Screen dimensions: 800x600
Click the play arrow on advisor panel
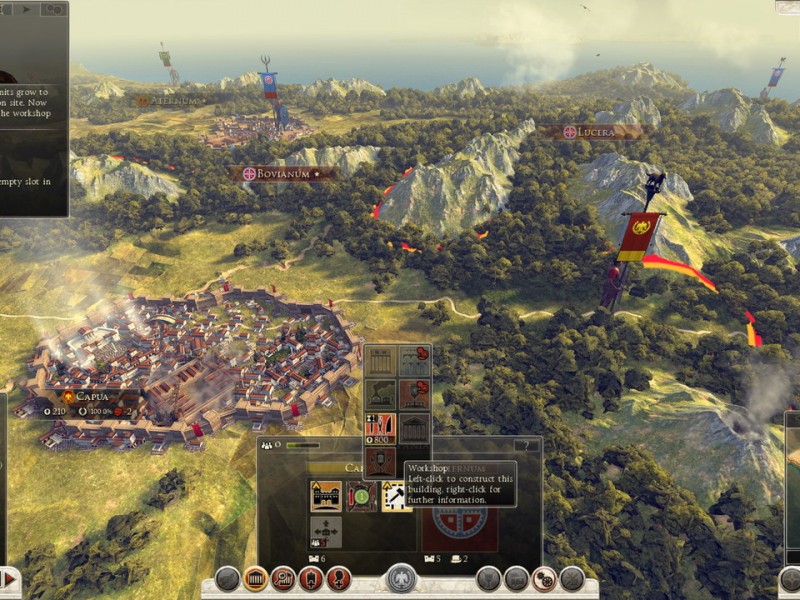tap(26, 9)
